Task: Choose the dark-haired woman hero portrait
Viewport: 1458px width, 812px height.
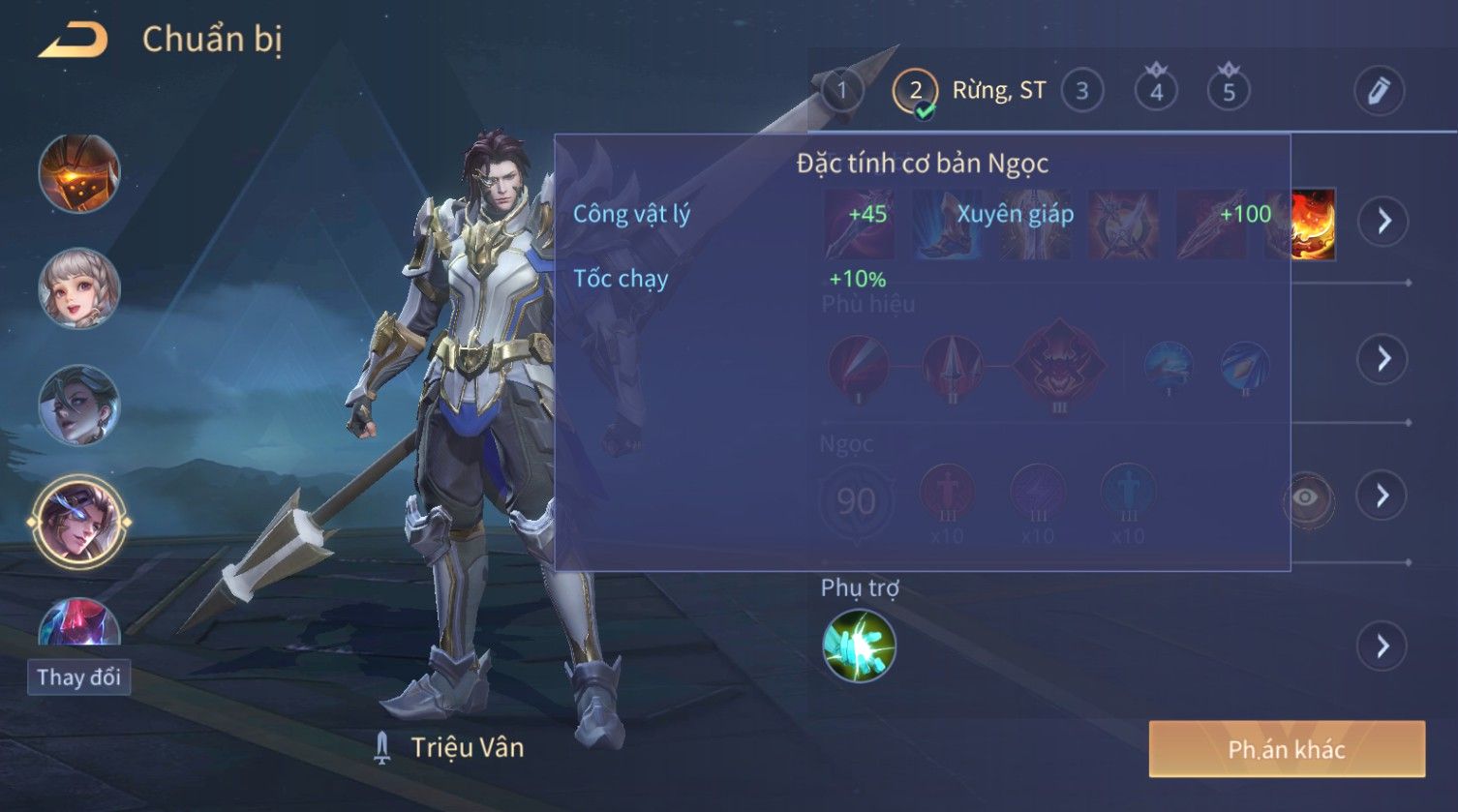Action: [79, 405]
